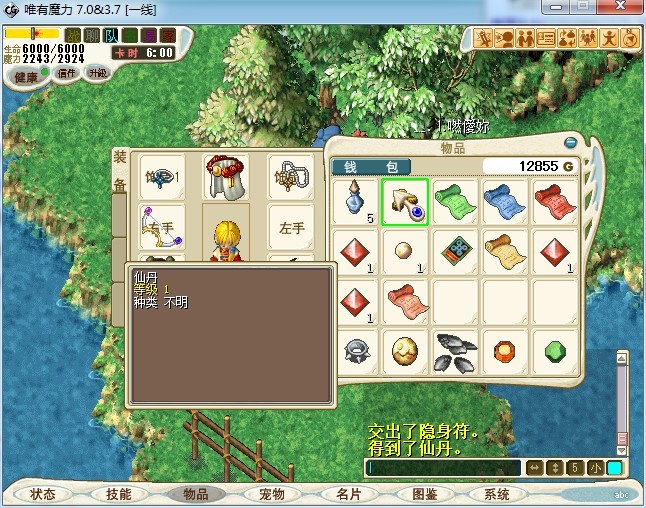Choose the green emerald gem slot
Image resolution: width=646 pixels, height=508 pixels.
coord(555,350)
